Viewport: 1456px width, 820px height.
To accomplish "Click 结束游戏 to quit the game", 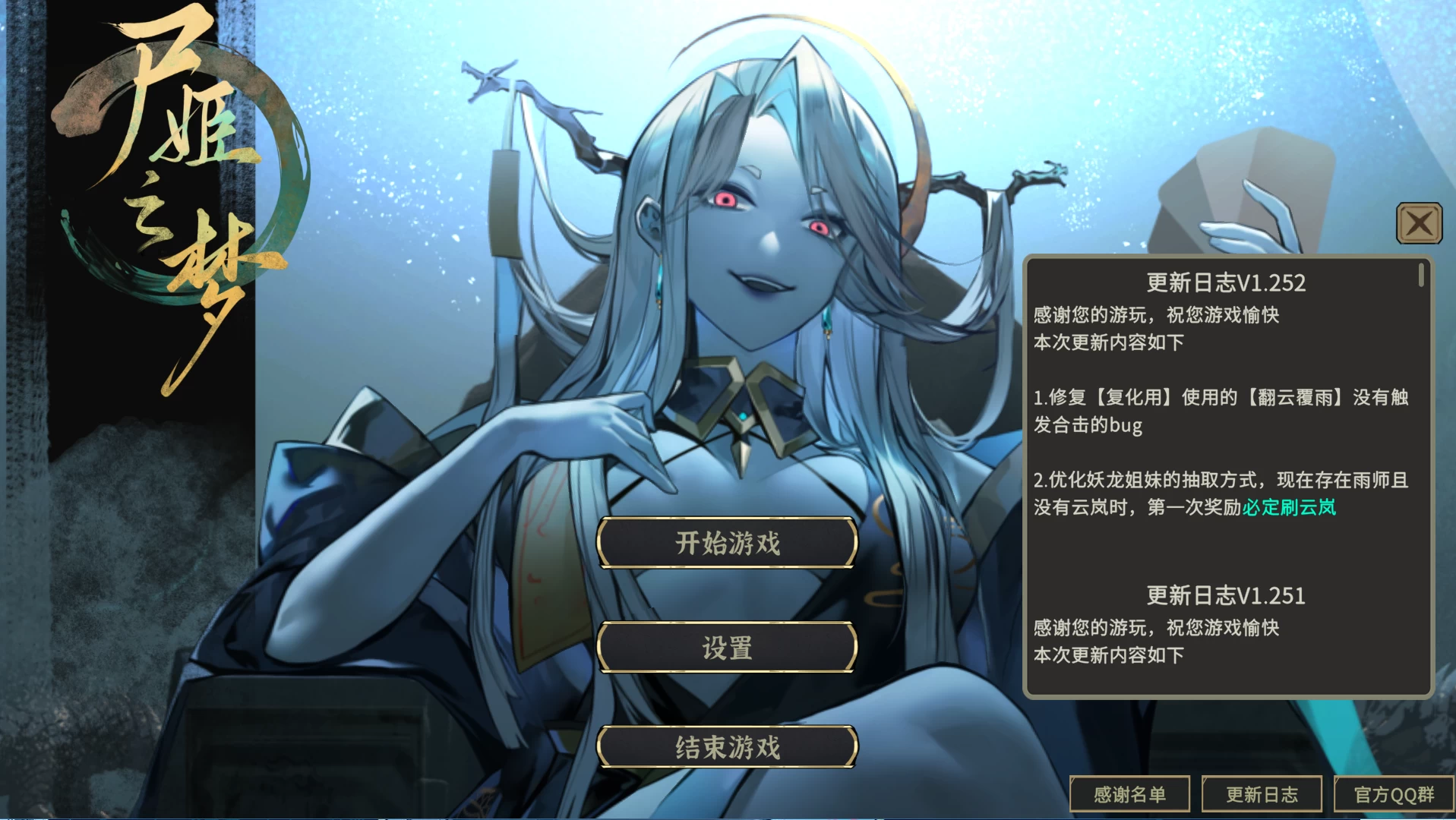I will click(726, 747).
